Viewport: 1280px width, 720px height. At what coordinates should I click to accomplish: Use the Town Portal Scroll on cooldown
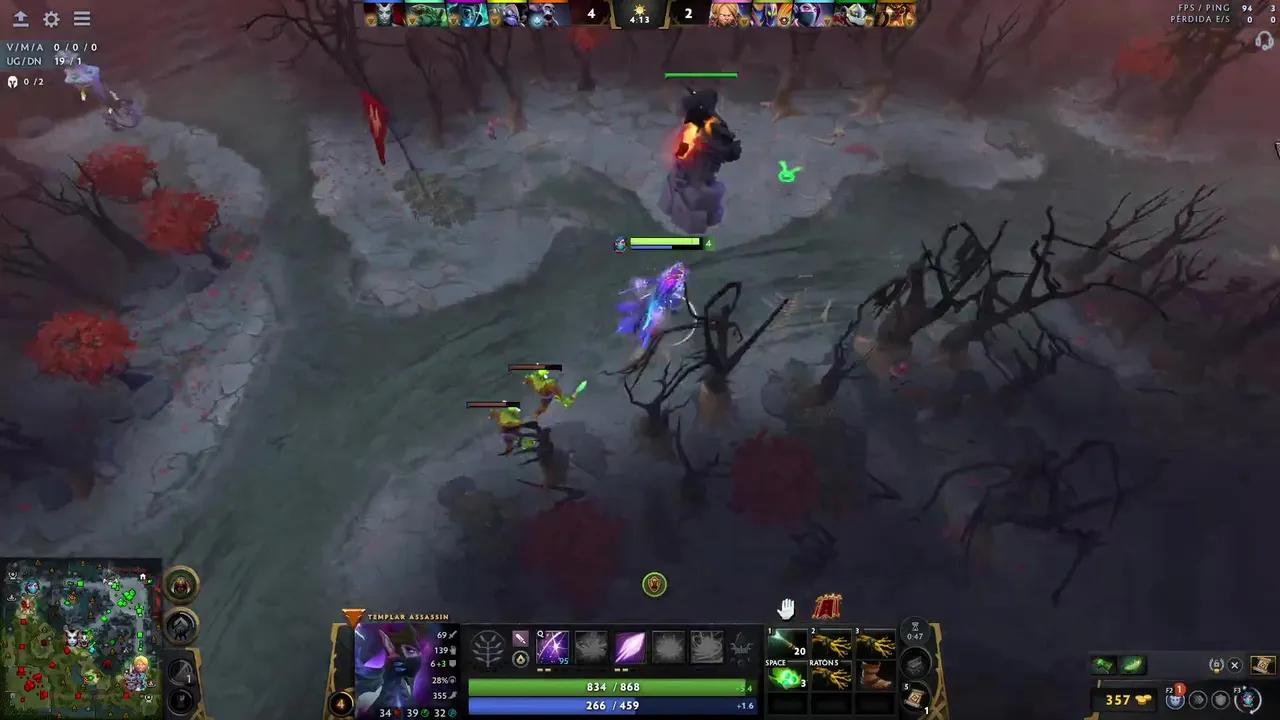click(x=915, y=698)
